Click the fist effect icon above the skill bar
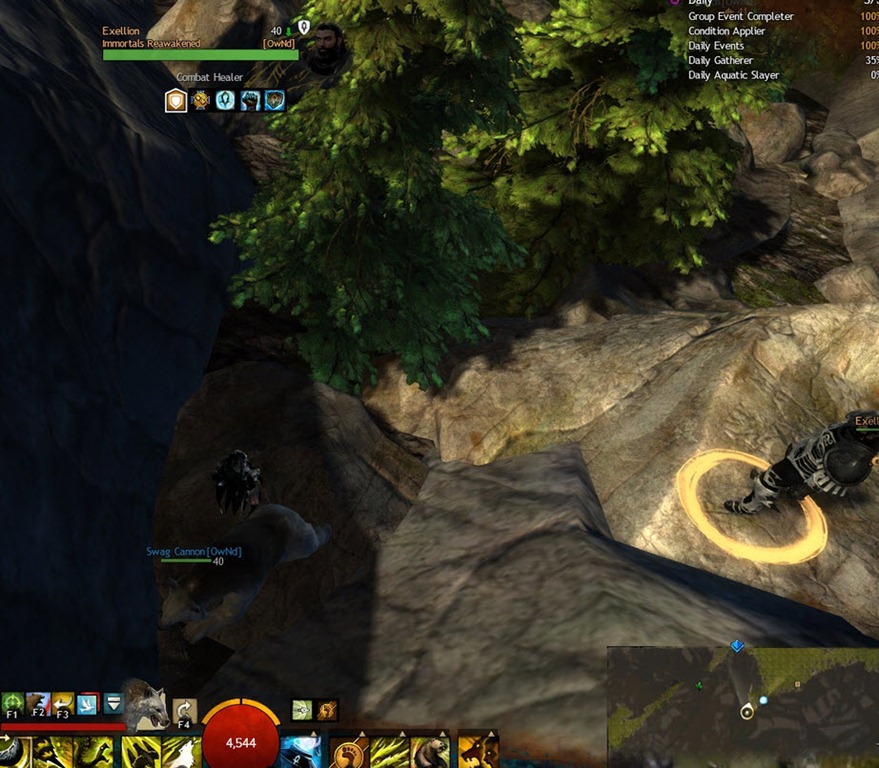879x768 pixels. click(326, 710)
